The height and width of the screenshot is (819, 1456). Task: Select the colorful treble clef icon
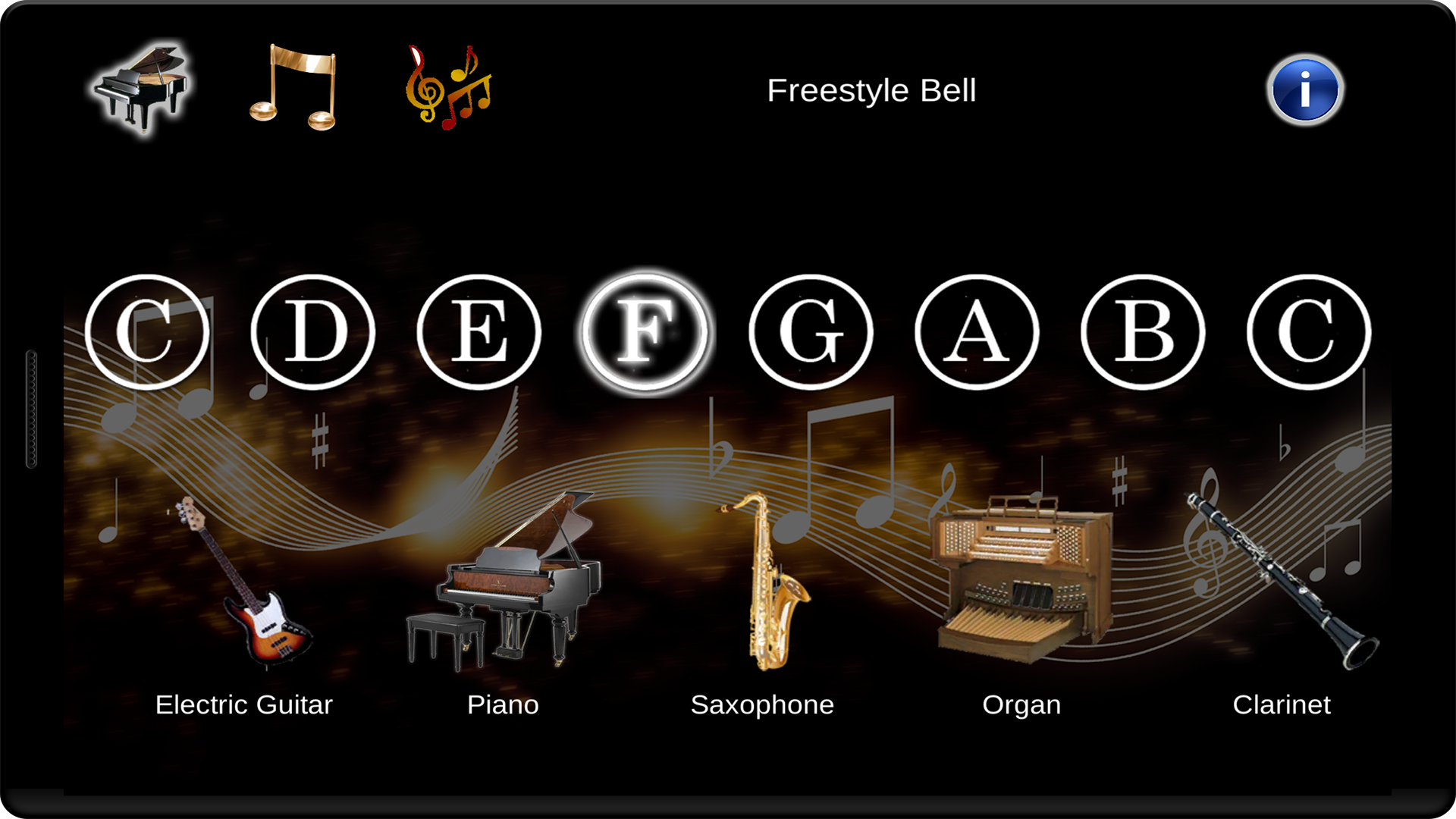tap(447, 87)
